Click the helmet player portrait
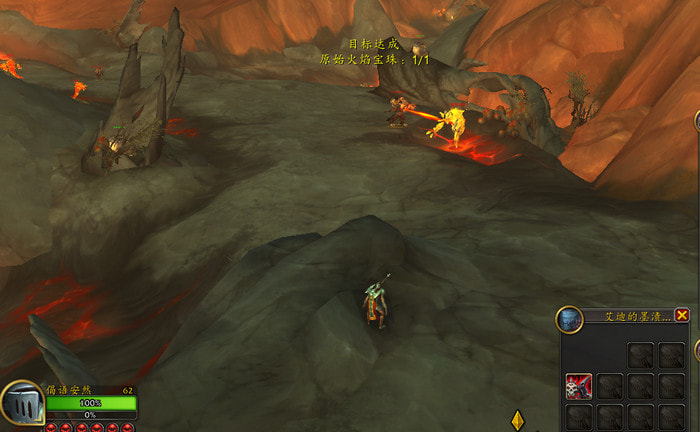The image size is (700, 432). pos(21,405)
